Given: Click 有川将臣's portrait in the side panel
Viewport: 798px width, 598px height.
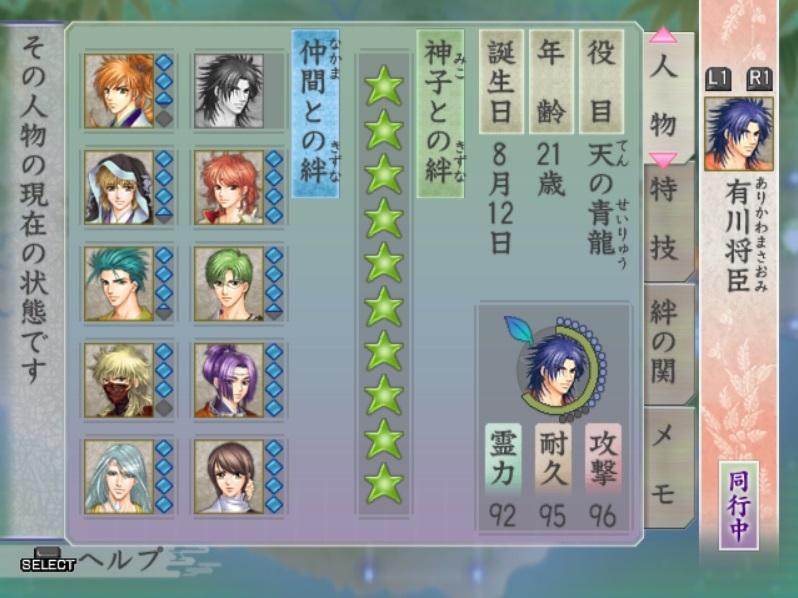Looking at the screenshot, I should tap(738, 134).
